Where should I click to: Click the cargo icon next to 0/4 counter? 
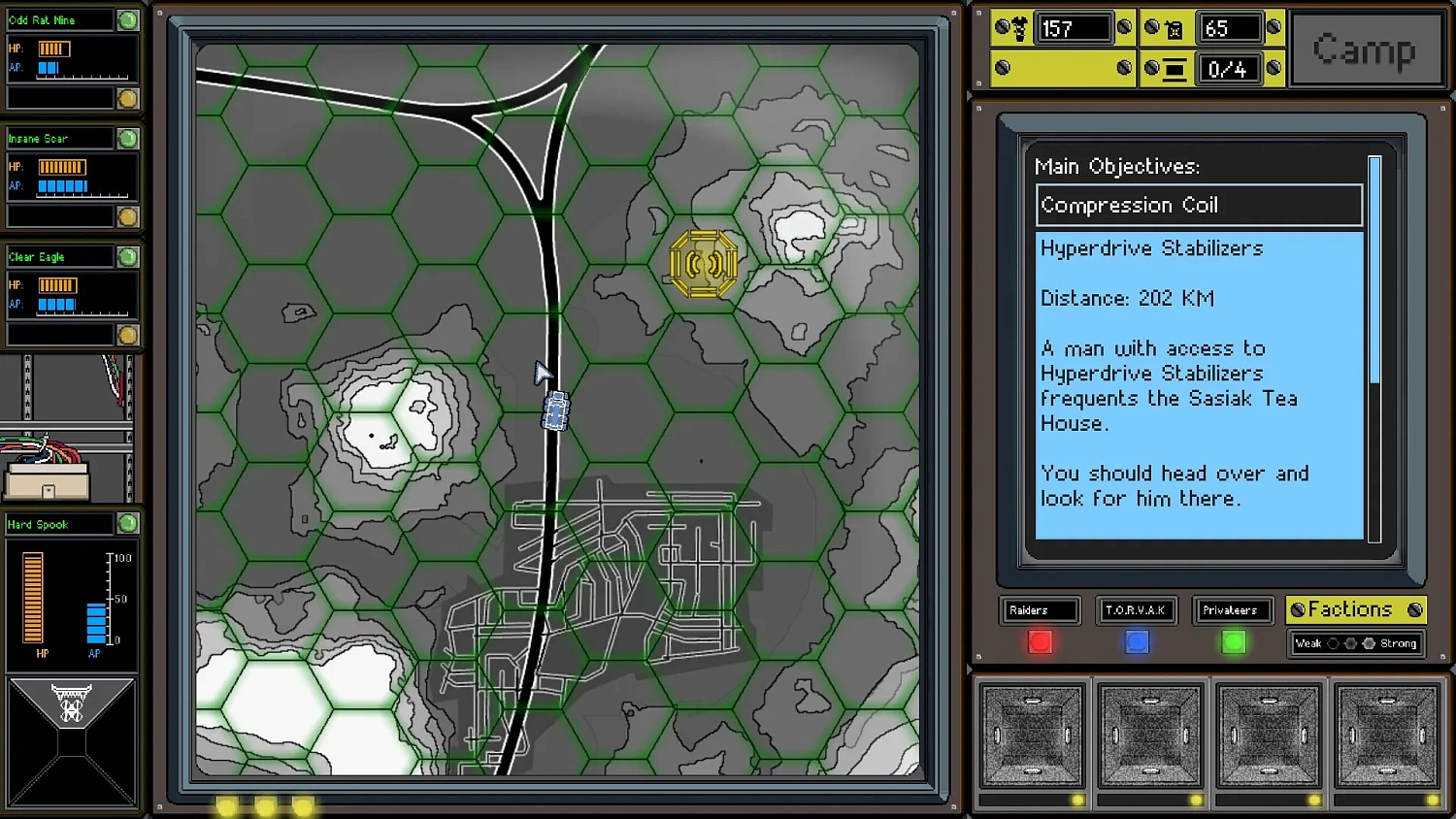pos(1175,69)
